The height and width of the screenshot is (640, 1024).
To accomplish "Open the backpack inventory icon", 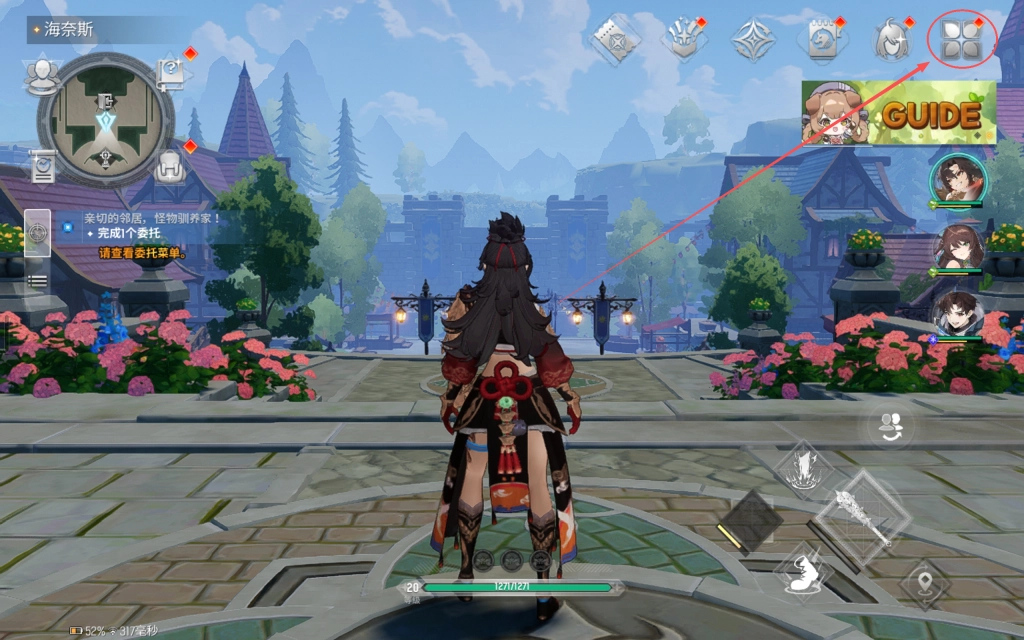I will coord(171,165).
